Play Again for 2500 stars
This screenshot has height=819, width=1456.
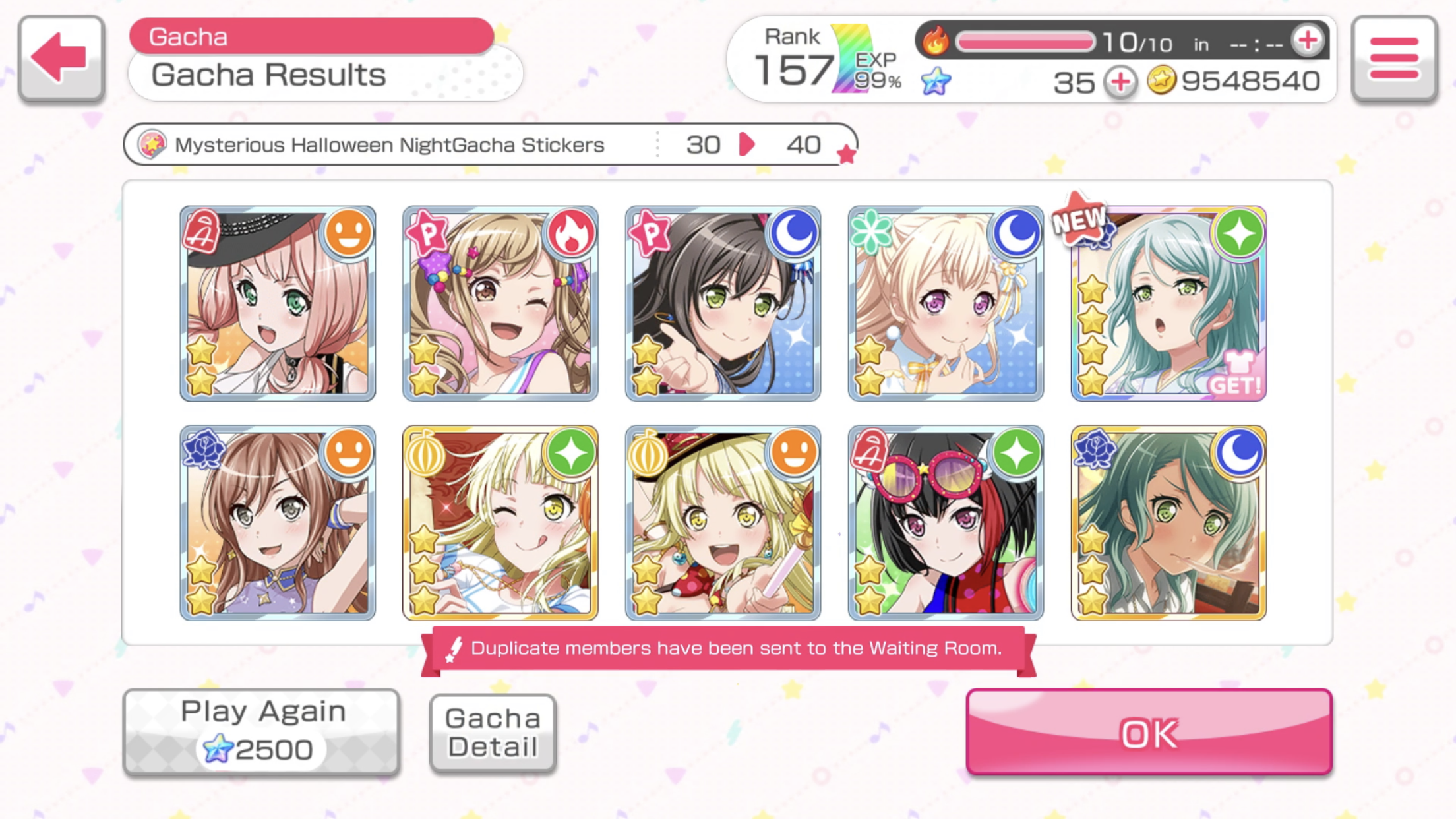tap(262, 731)
